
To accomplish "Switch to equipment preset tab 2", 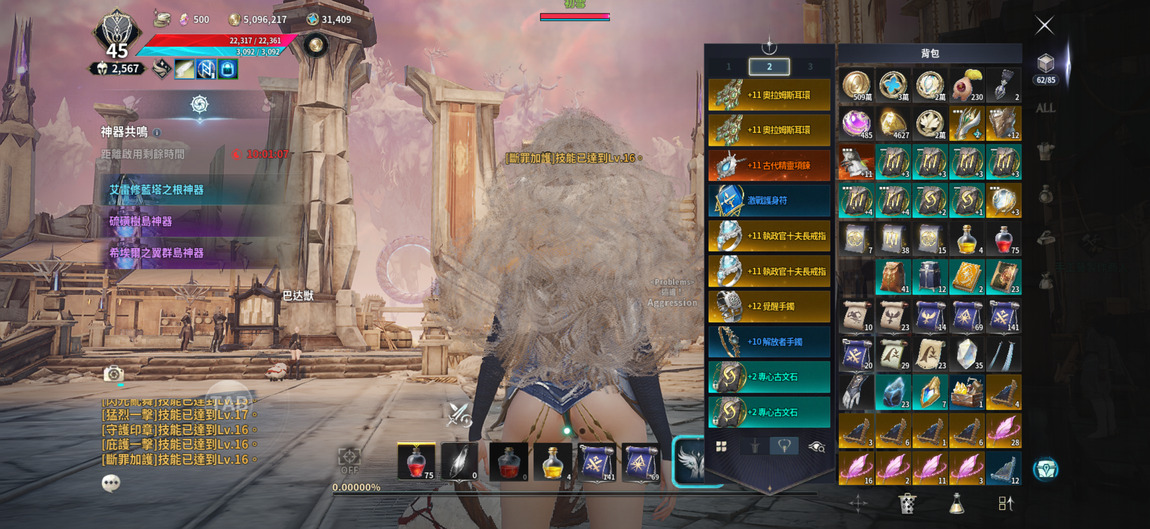I will pyautogui.click(x=769, y=67).
